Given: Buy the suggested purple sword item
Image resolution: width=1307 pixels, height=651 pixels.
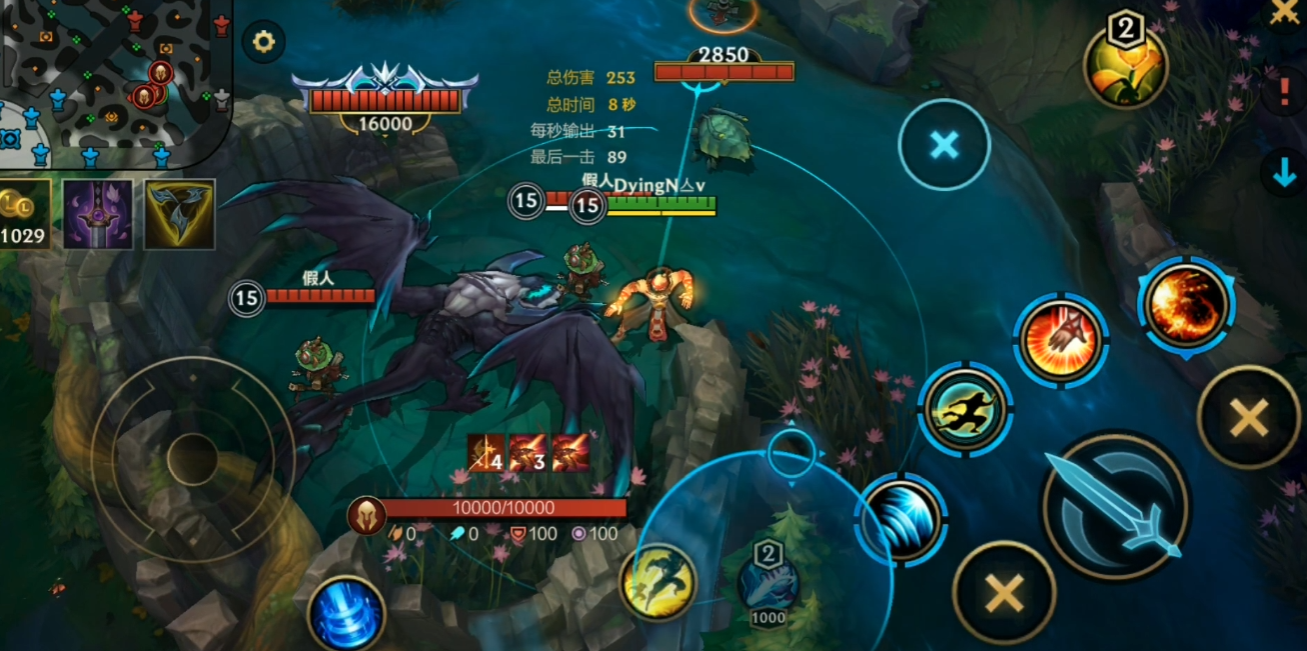Looking at the screenshot, I should click(98, 214).
